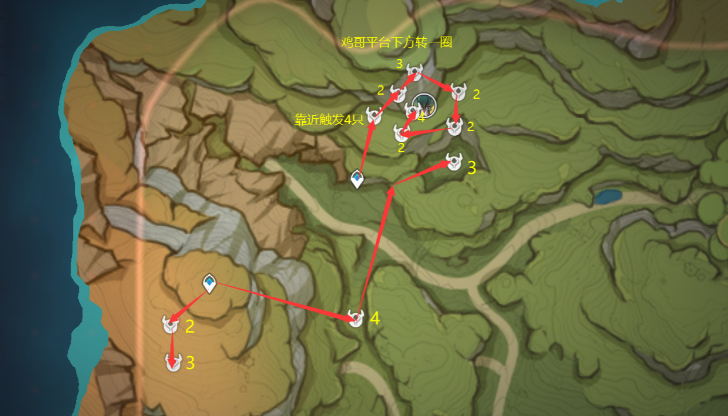
Task: Click the enemy marker beside the yellow Chinese note
Action: pos(374,118)
